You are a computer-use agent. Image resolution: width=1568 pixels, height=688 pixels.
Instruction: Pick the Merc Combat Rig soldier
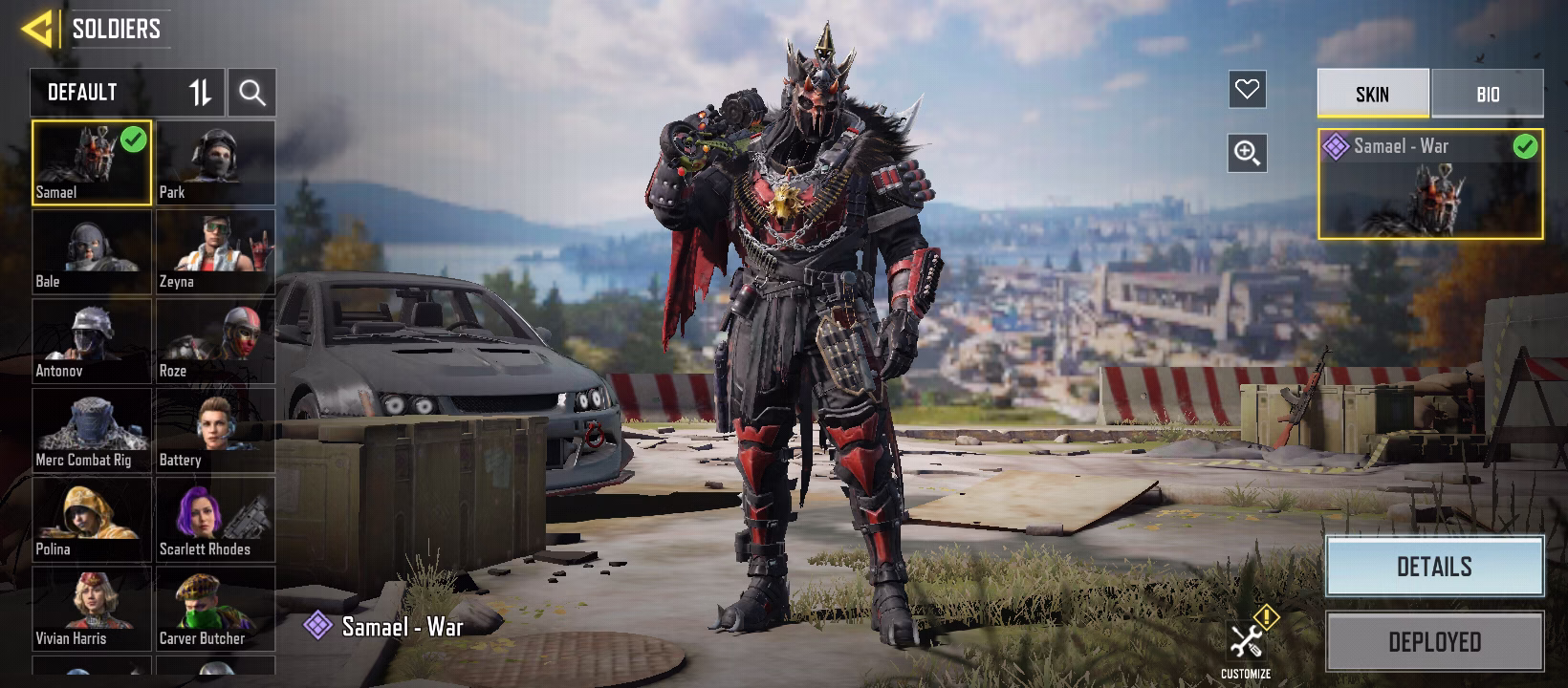pos(92,430)
